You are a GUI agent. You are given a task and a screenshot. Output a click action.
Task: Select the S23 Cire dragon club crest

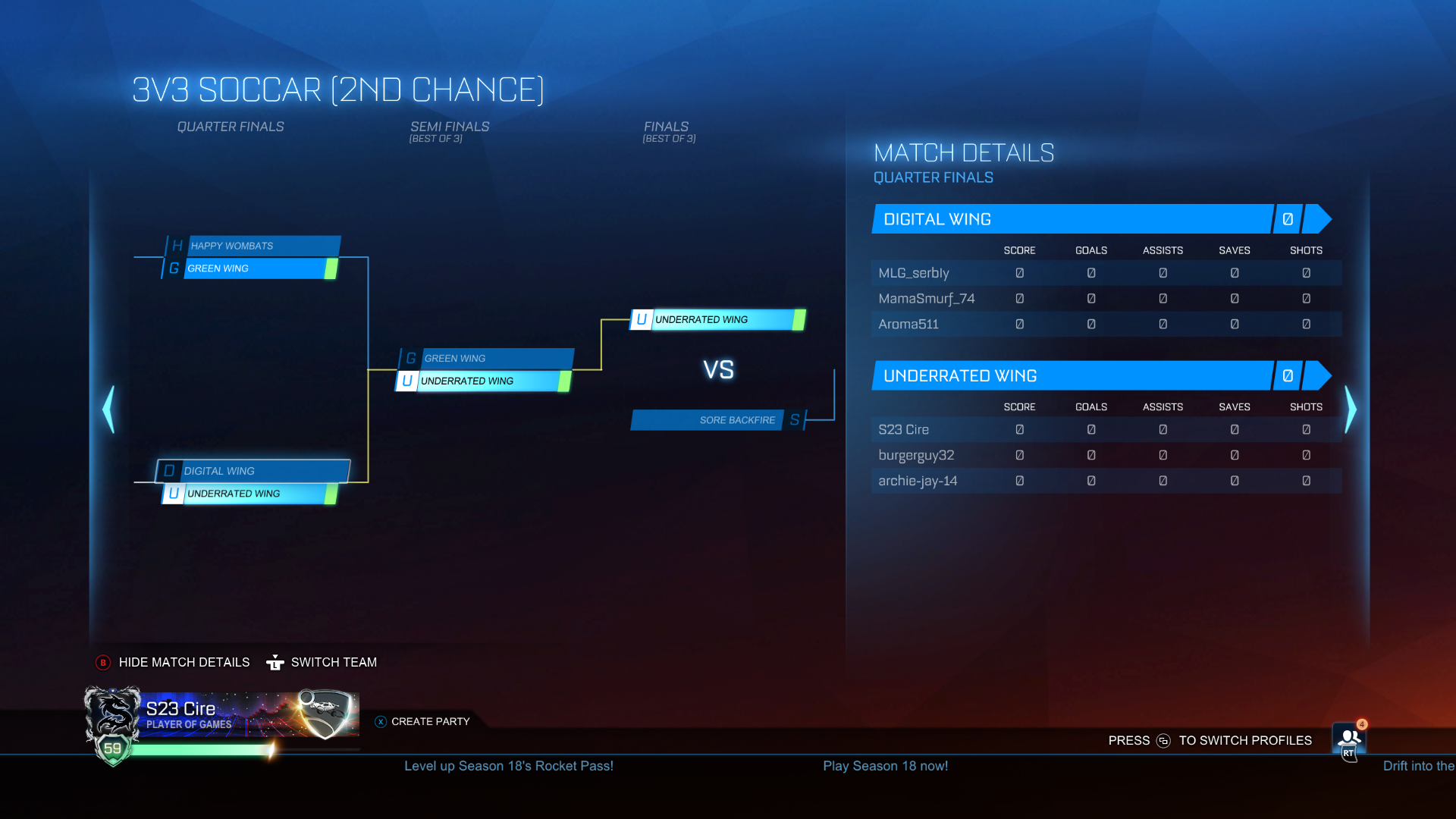click(x=112, y=711)
